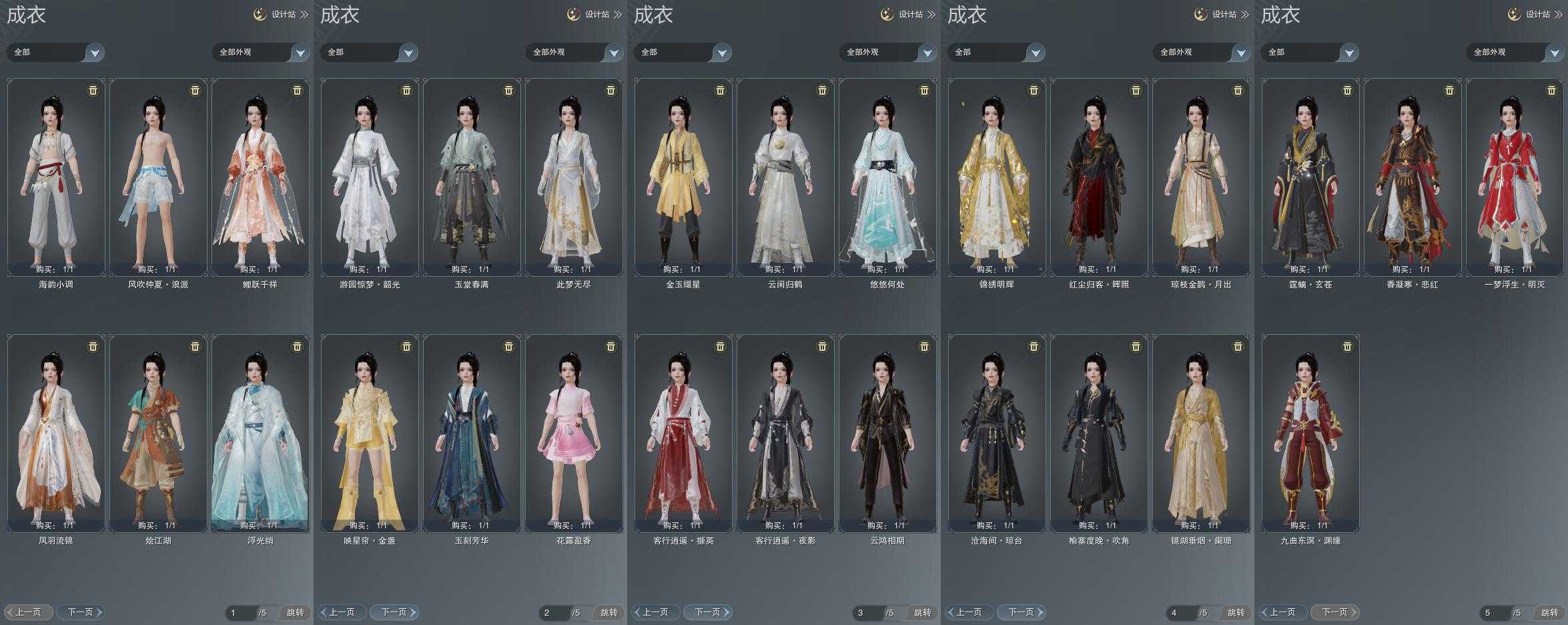Select the 客行逍遥·撷英 red outfit
The height and width of the screenshot is (625, 1568).
(683, 434)
